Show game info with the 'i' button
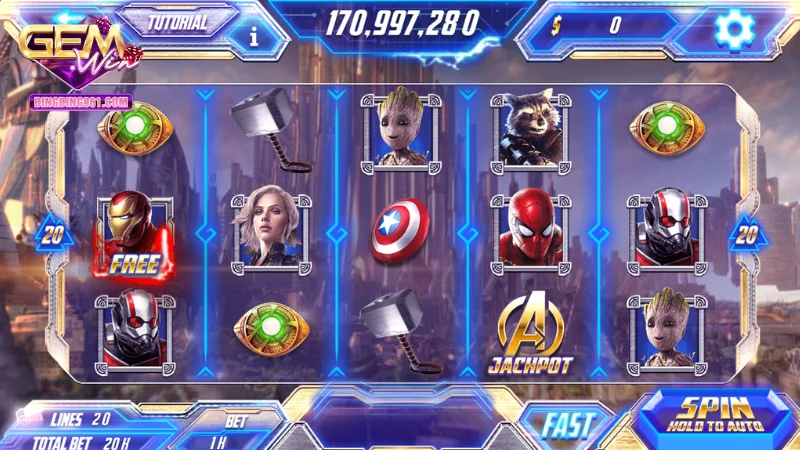This screenshot has width=800, height=450. click(254, 37)
